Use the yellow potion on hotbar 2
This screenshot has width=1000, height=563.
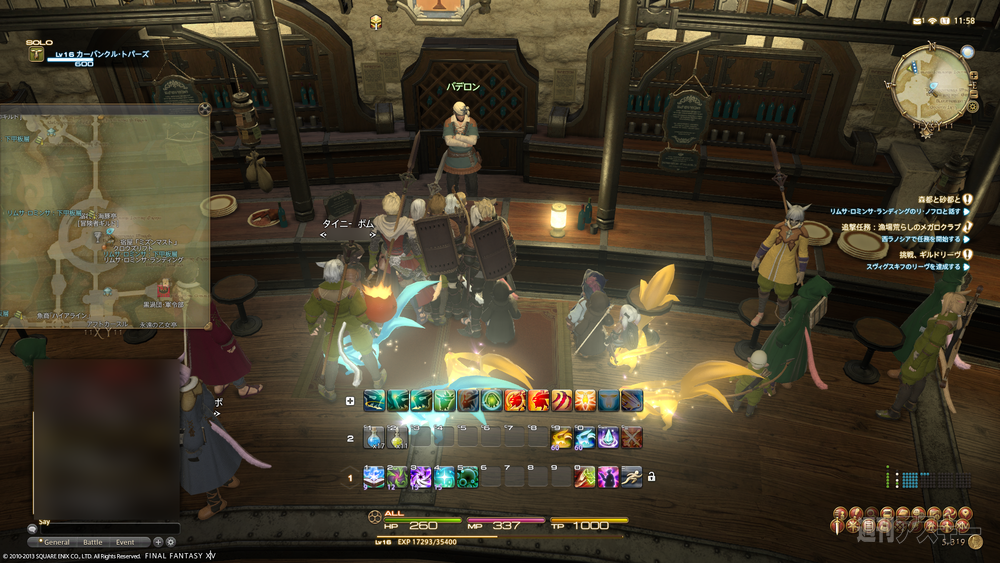tap(395, 437)
